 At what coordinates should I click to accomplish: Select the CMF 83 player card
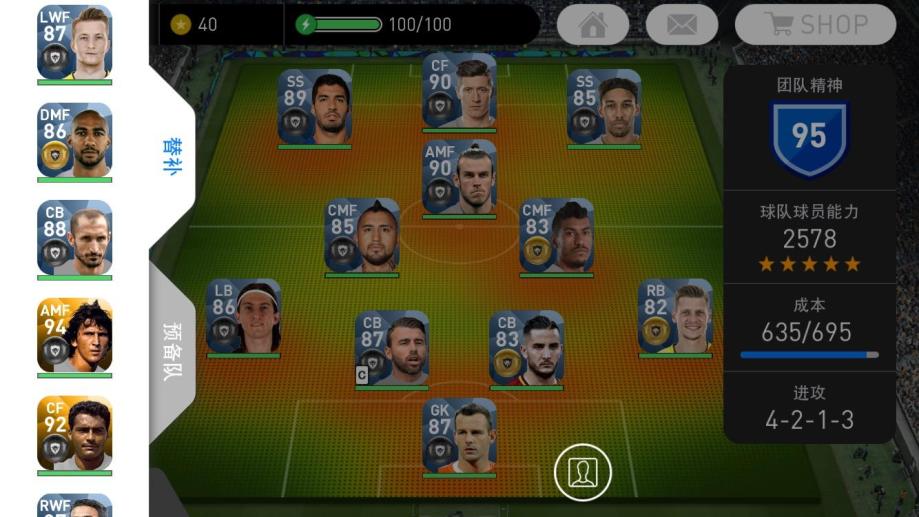(x=556, y=235)
